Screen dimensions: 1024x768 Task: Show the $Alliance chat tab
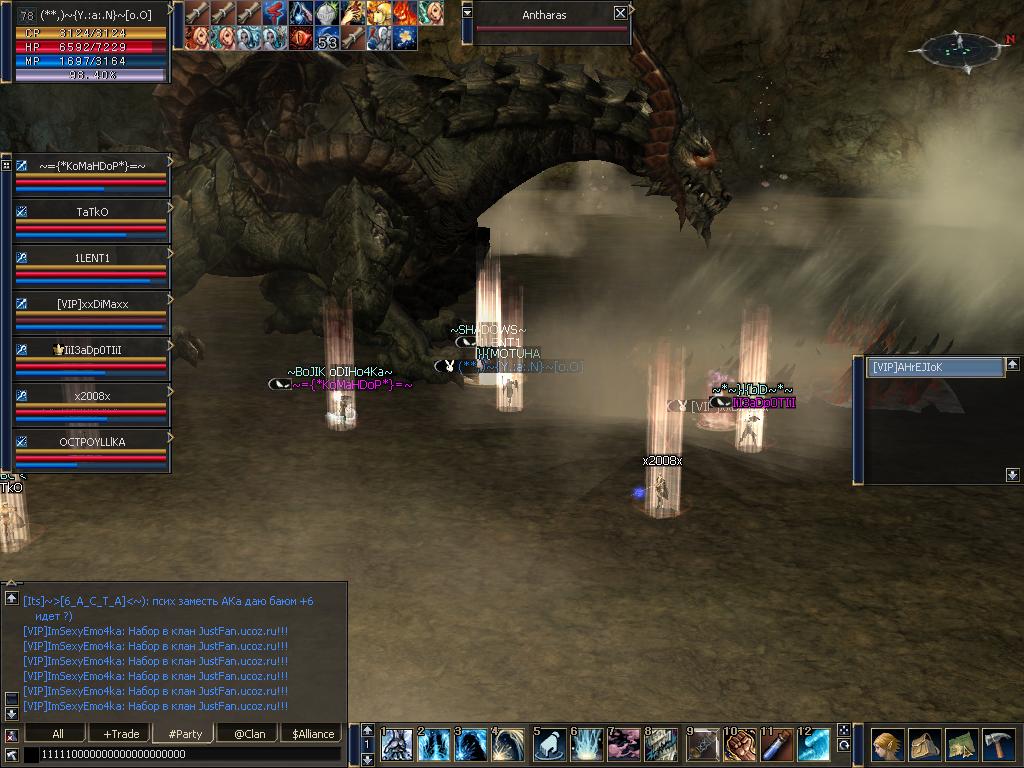[312, 733]
